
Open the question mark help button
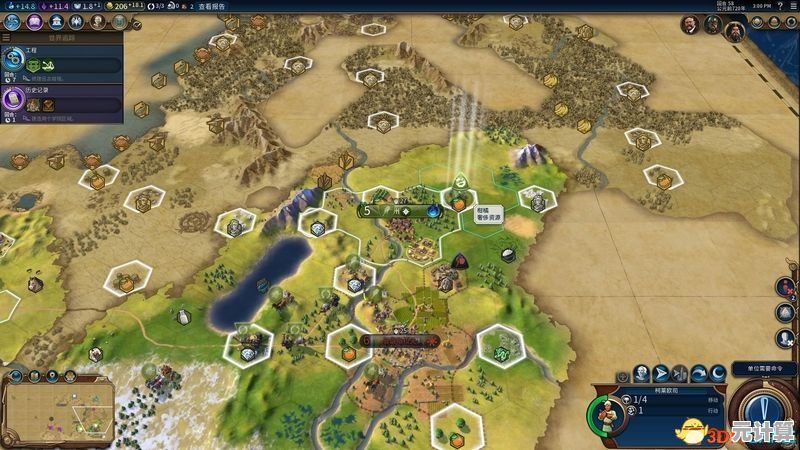click(x=780, y=6)
